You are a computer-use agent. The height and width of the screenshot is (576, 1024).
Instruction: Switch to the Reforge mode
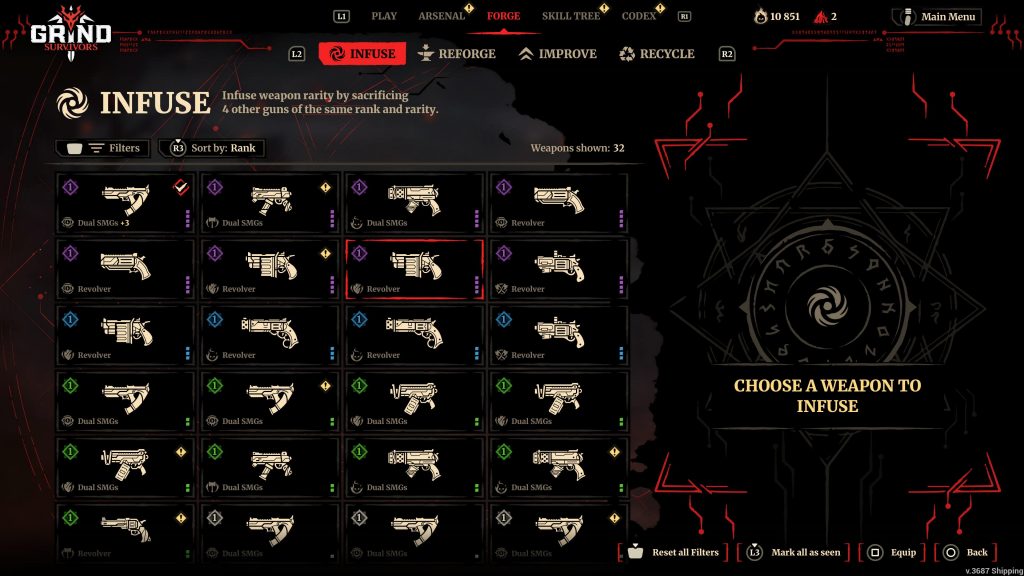pyautogui.click(x=457, y=54)
